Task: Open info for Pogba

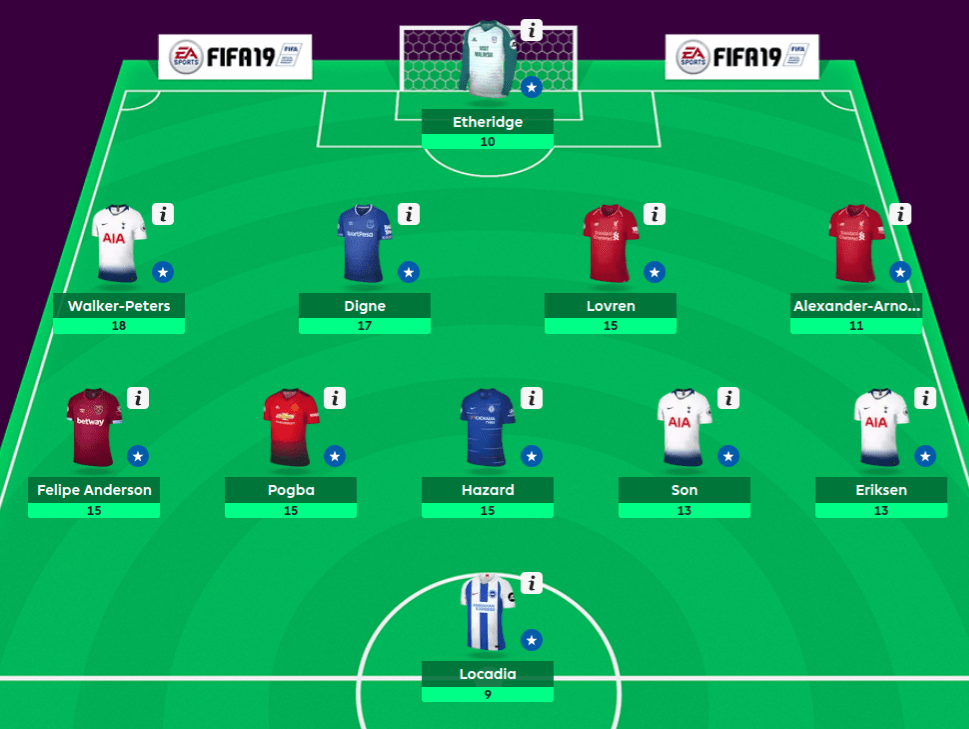Action: coord(335,398)
